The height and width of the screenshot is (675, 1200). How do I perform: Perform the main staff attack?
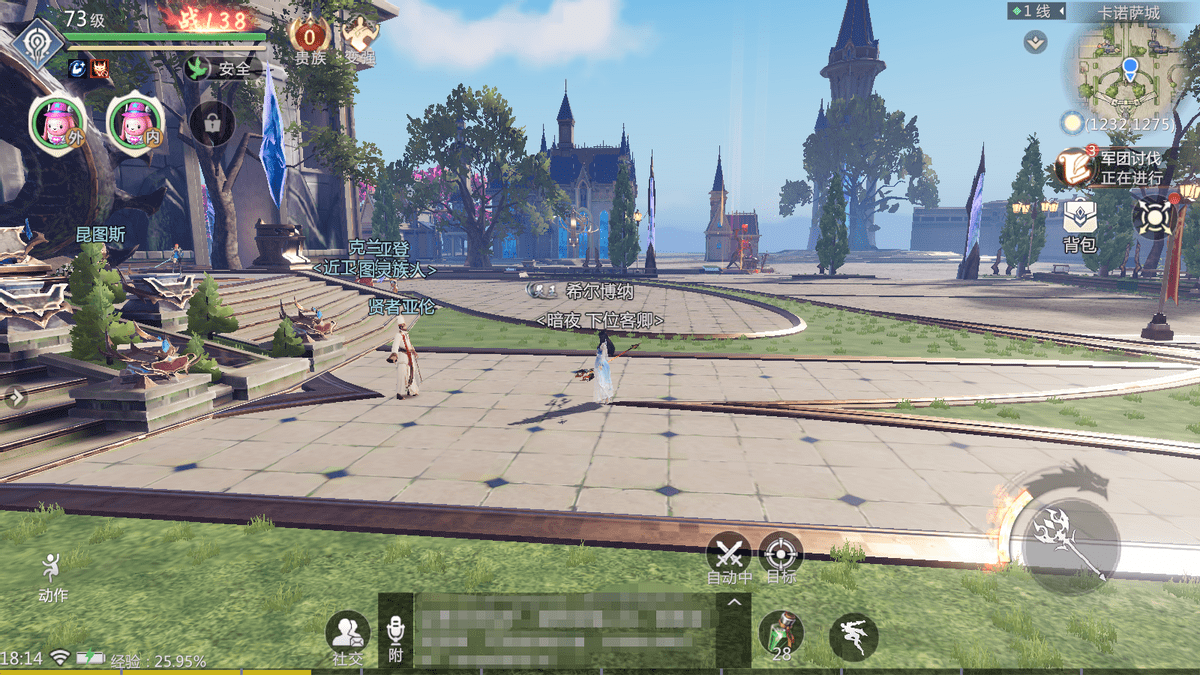[1072, 541]
